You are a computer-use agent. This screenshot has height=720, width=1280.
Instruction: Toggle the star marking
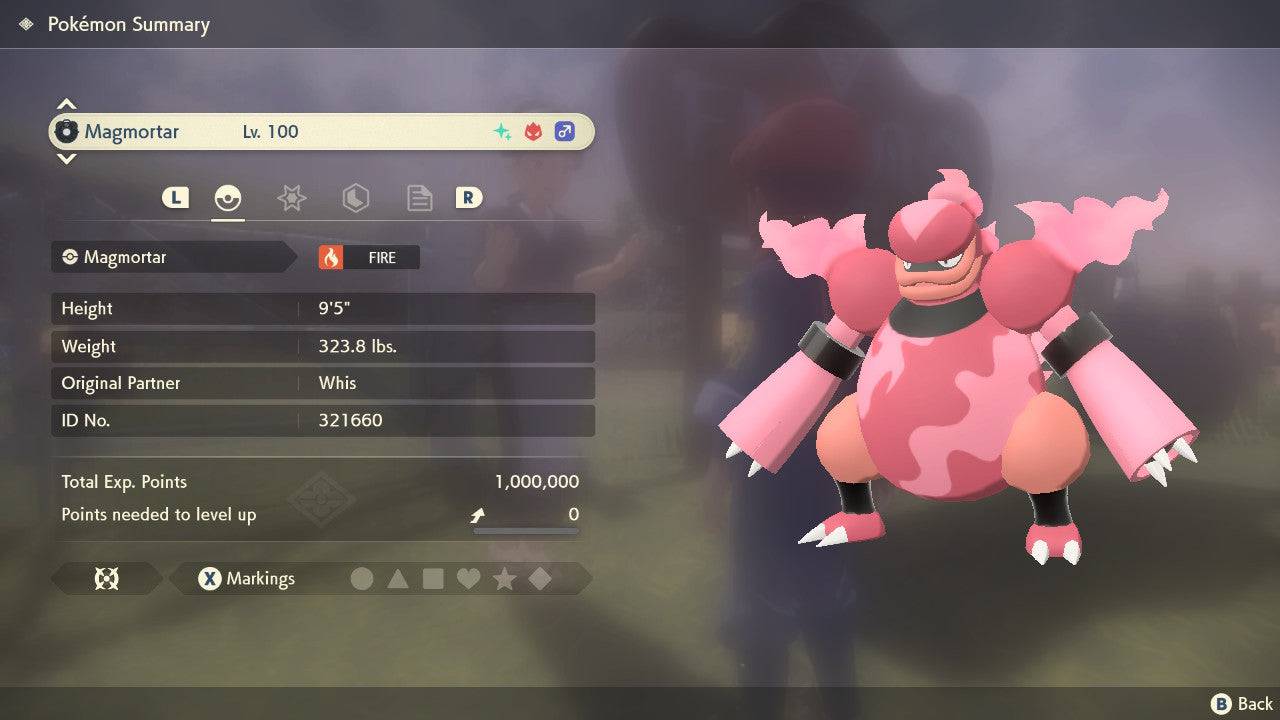pos(504,578)
